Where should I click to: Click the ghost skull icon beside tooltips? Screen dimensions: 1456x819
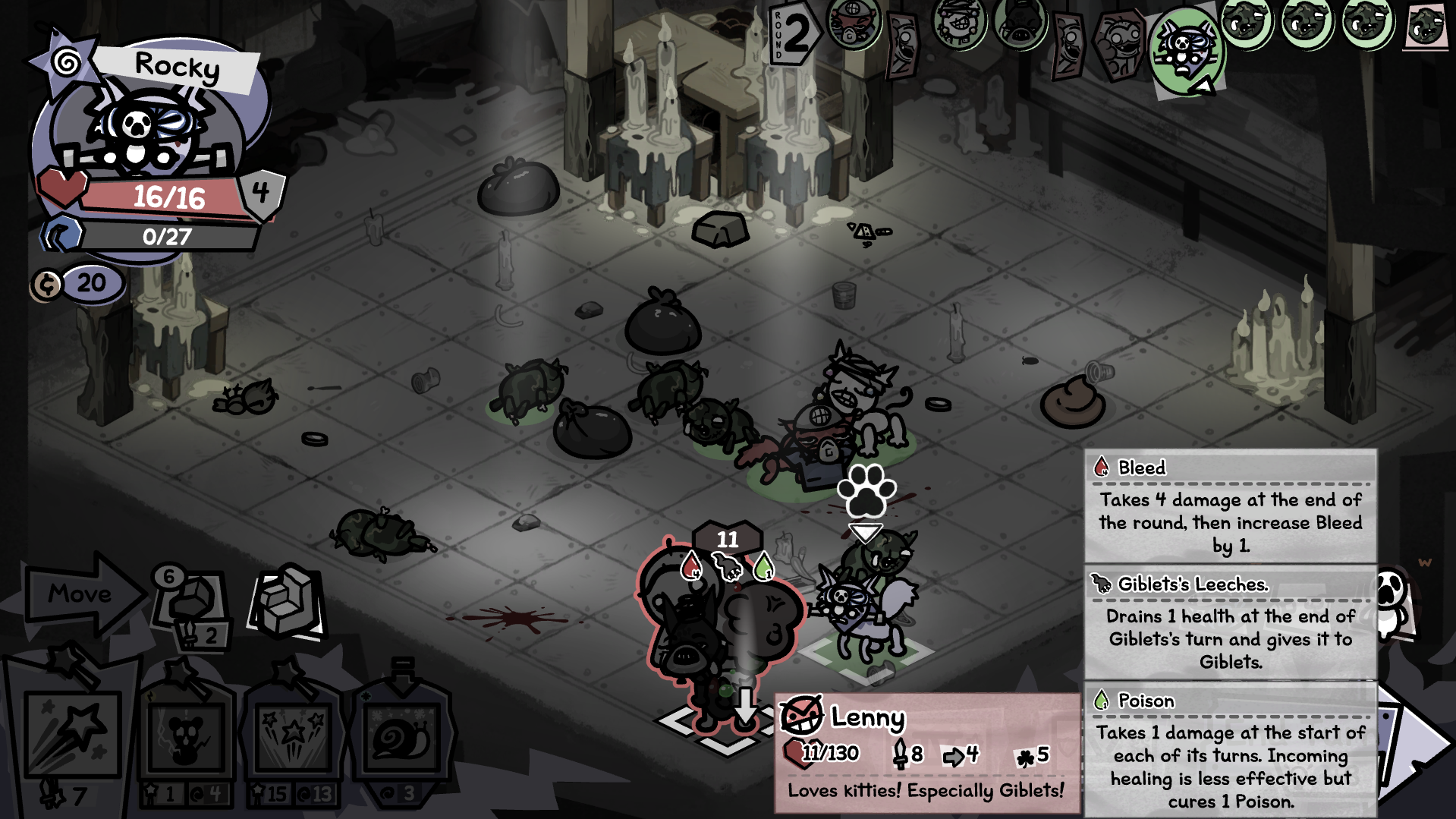(x=1393, y=600)
